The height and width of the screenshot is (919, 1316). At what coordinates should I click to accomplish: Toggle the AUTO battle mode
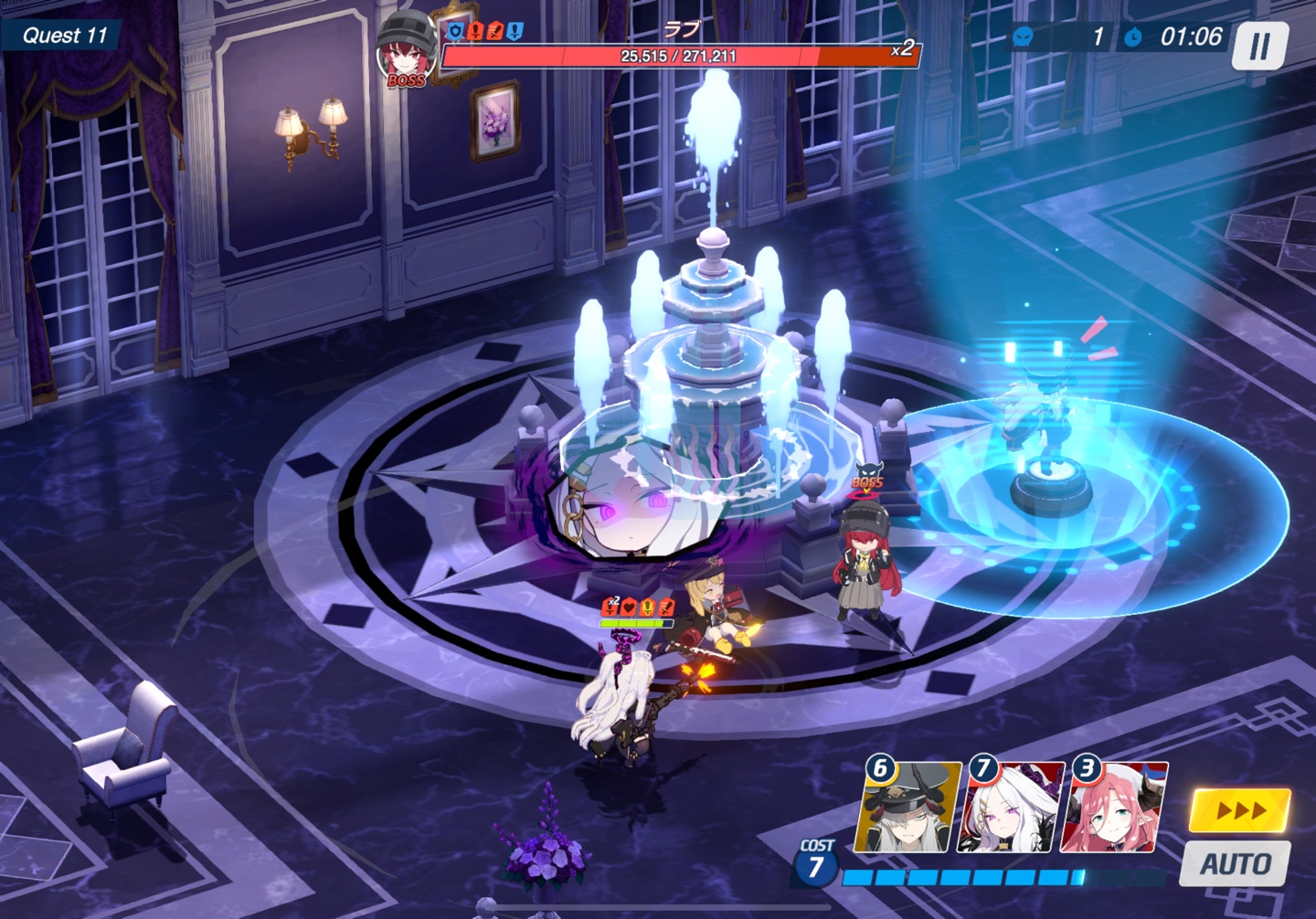coord(1235,863)
